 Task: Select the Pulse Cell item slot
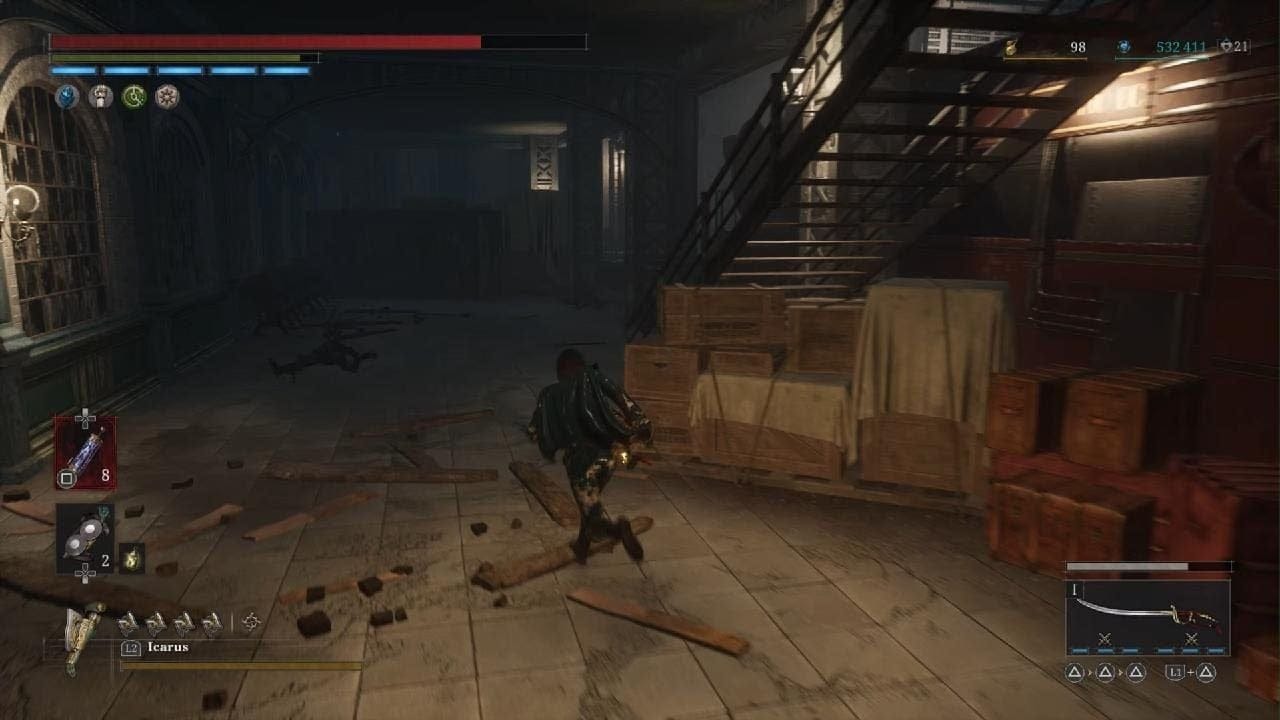85,452
